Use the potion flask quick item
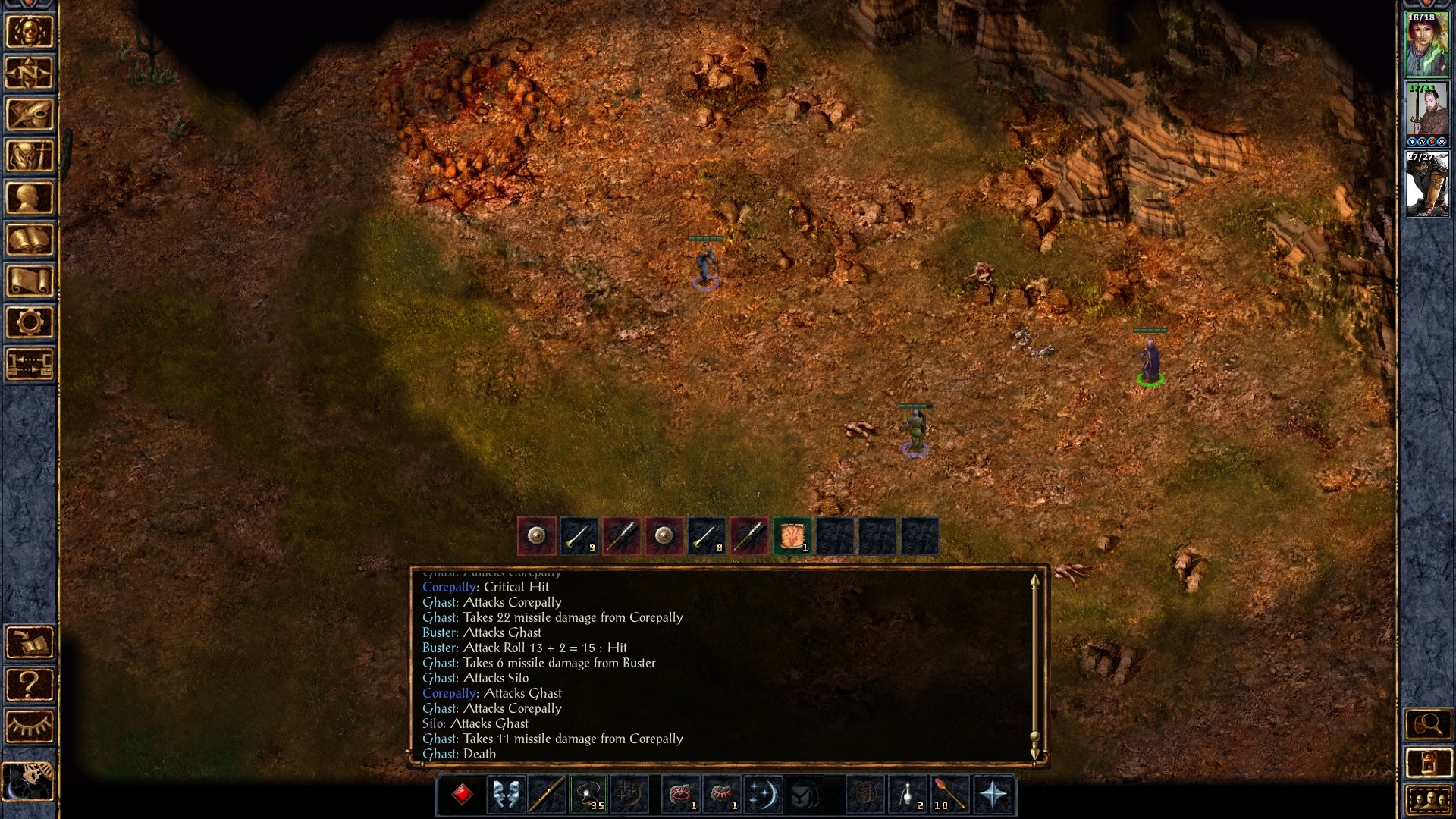1456x819 pixels. point(908,795)
